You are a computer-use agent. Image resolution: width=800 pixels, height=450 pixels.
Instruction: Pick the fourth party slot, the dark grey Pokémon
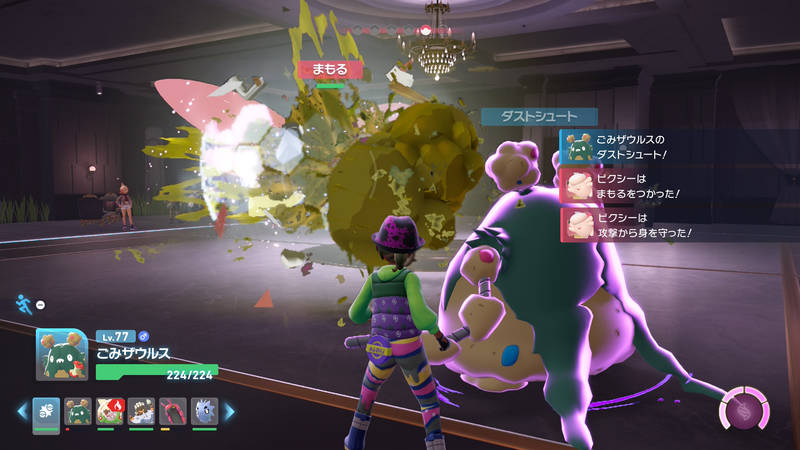(x=142, y=411)
